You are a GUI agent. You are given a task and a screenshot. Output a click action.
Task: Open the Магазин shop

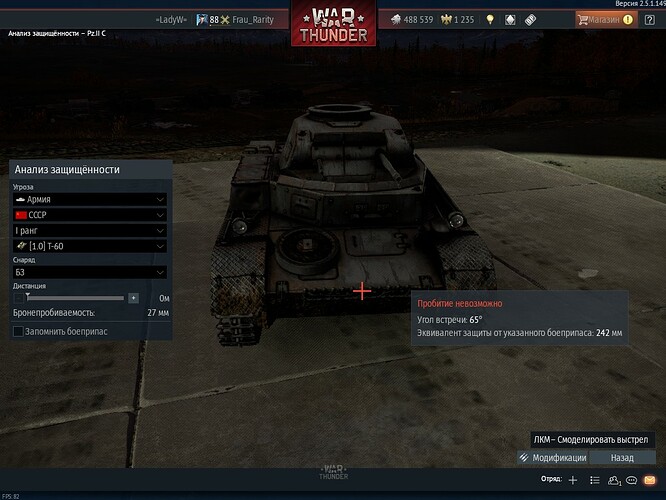[x=604, y=19]
